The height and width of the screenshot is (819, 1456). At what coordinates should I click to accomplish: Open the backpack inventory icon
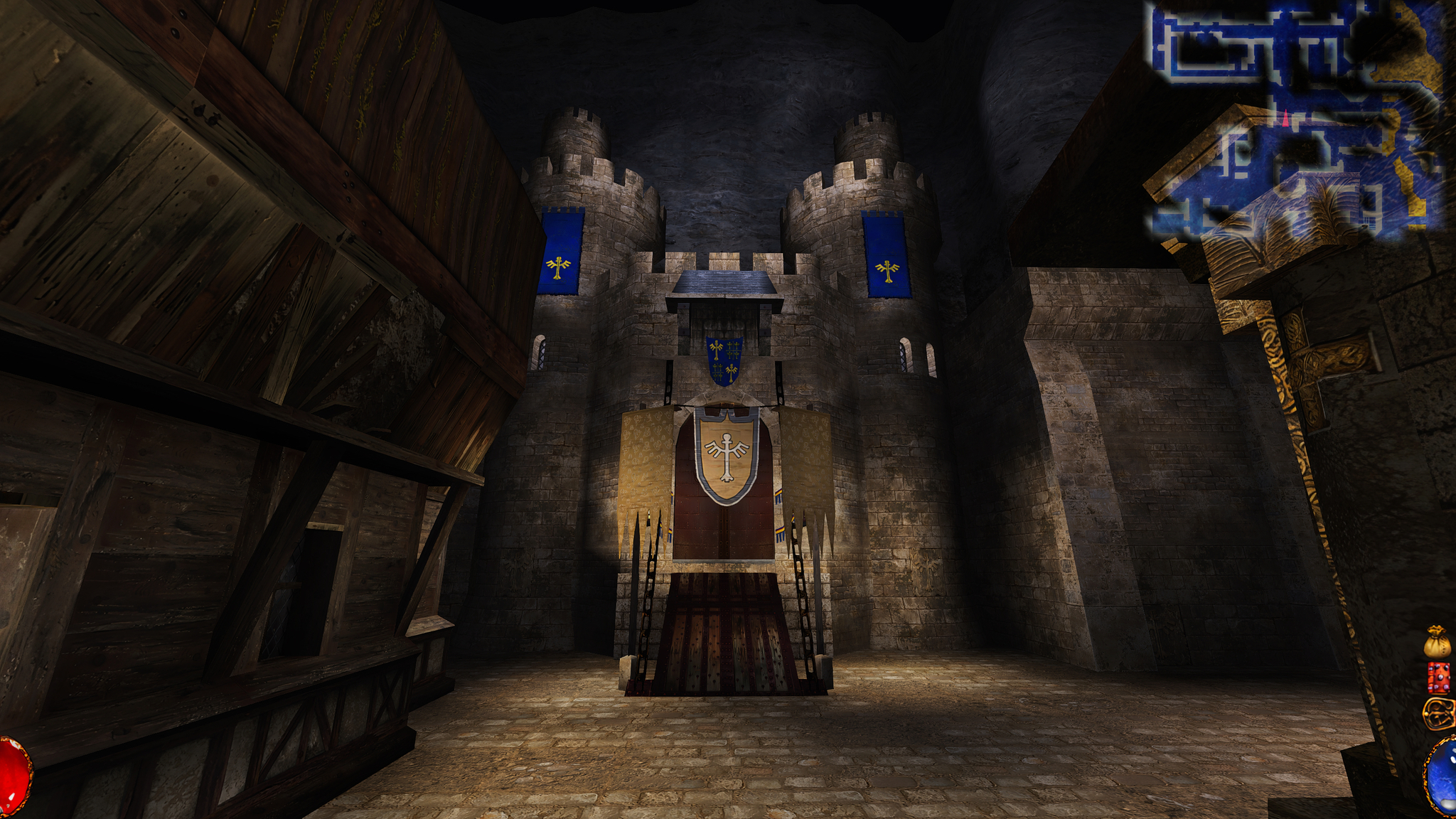pos(1440,713)
